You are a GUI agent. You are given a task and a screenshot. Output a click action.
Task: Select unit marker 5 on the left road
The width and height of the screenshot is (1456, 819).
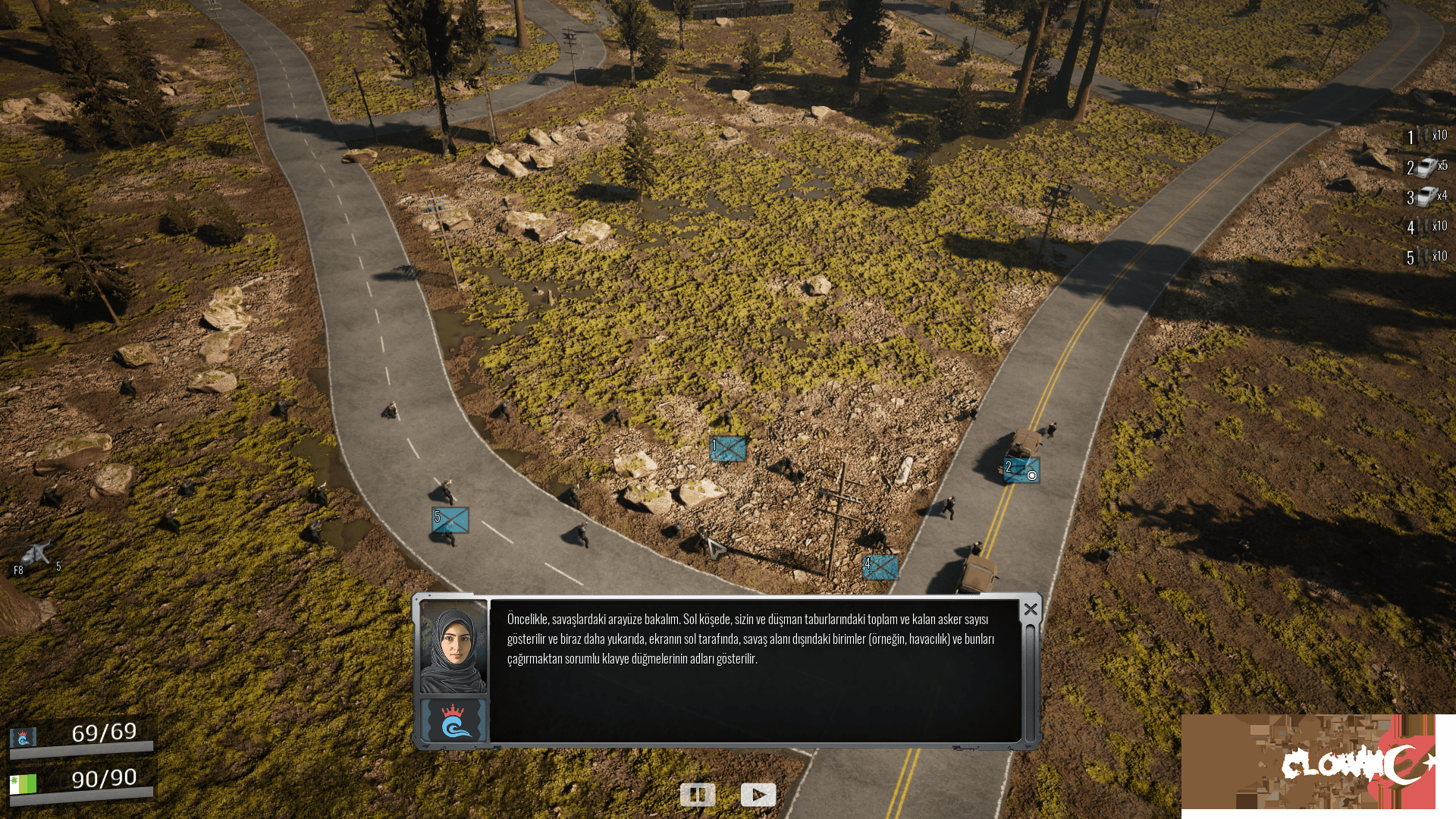click(x=451, y=519)
